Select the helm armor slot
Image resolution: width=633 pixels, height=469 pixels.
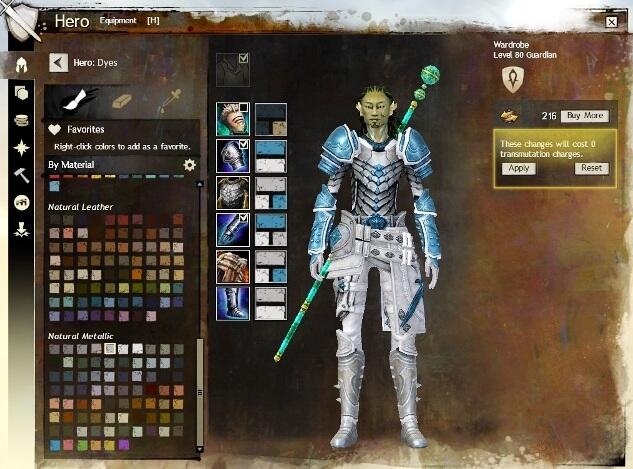[x=230, y=119]
